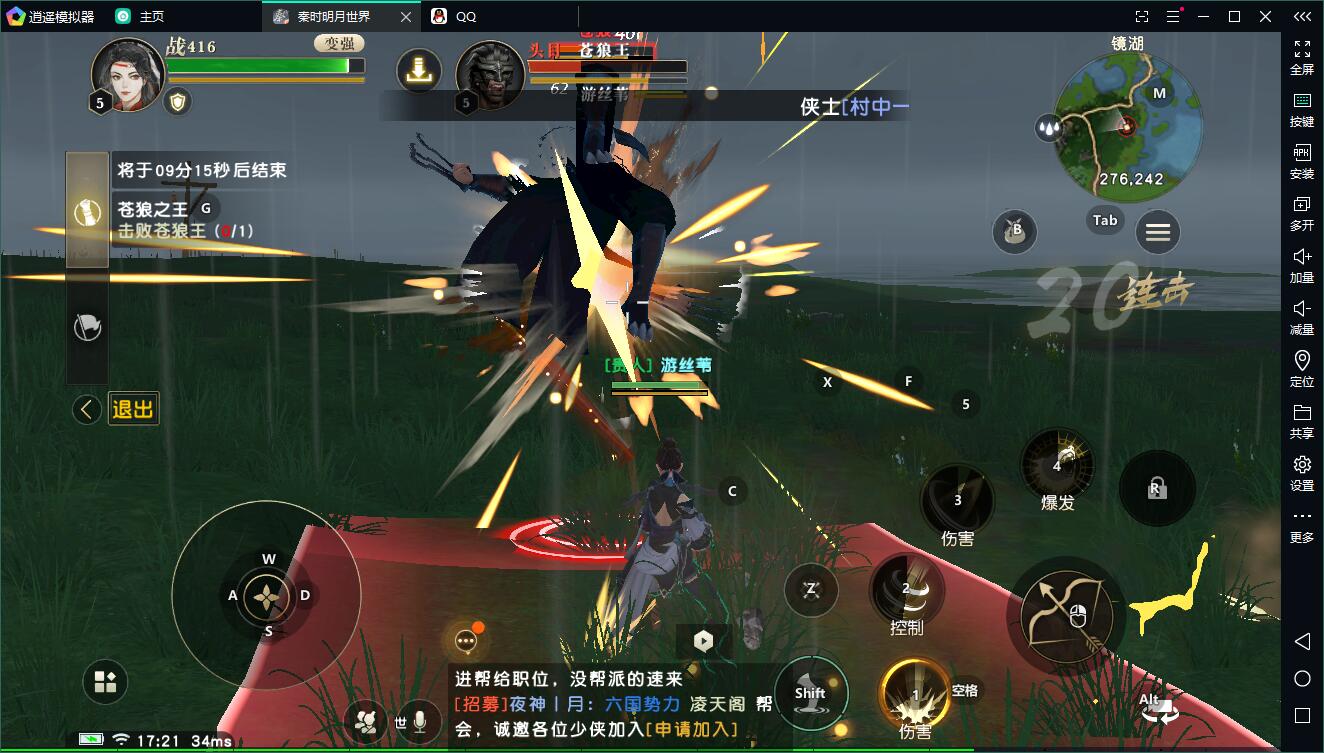Exit the instance with 退出
The height and width of the screenshot is (753, 1324).
point(133,409)
